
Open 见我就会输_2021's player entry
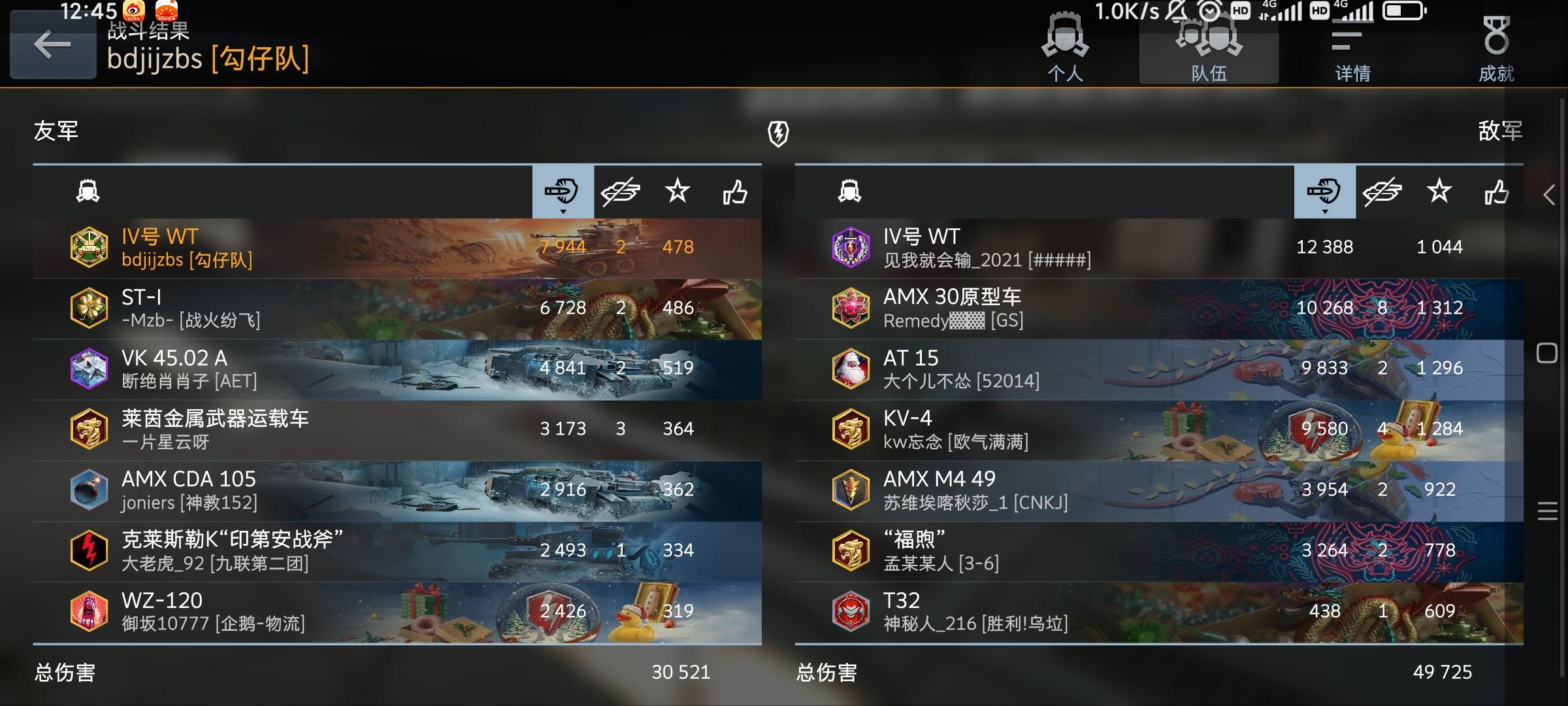point(1045,247)
